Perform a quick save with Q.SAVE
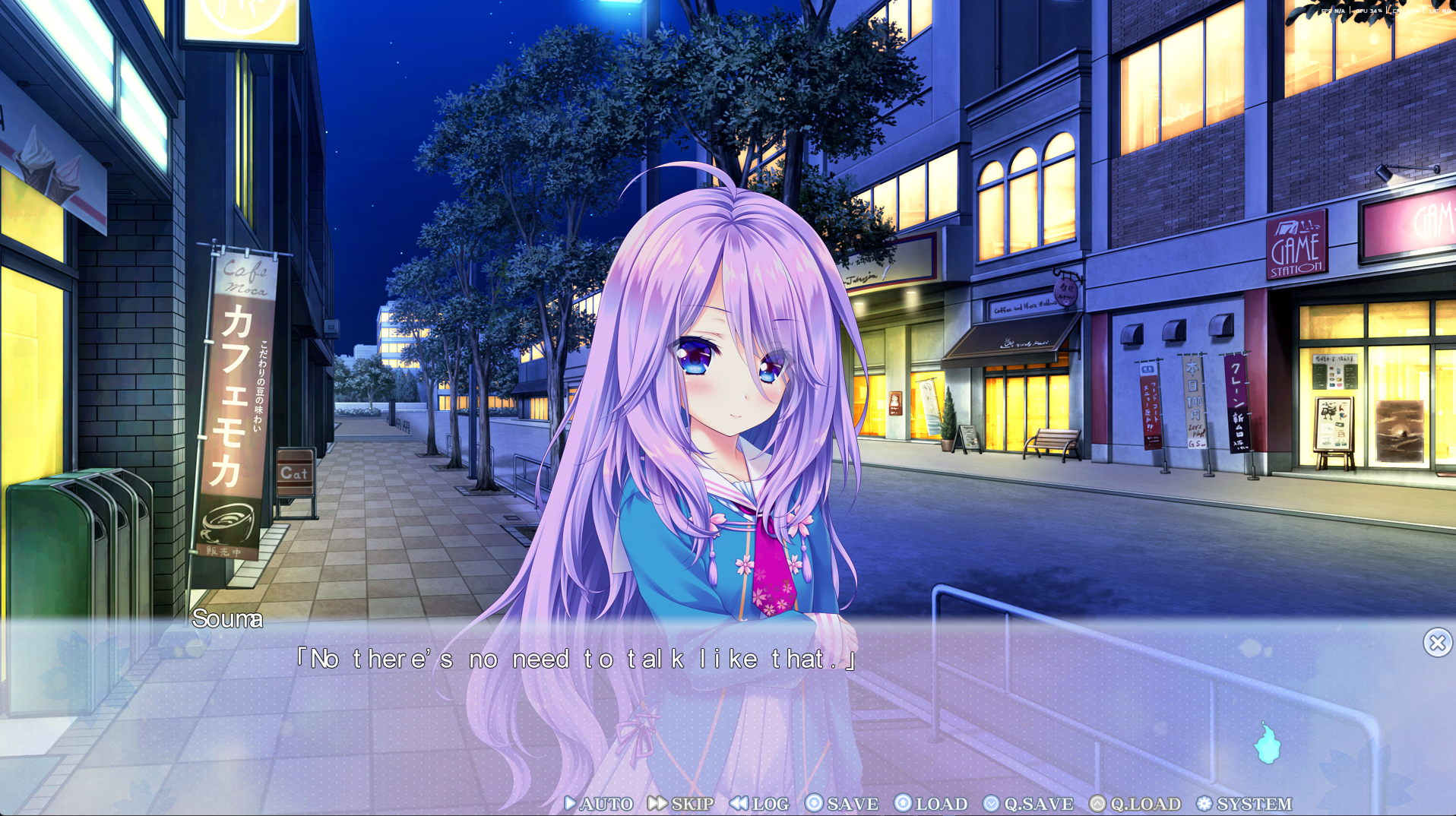Viewport: 1456px width, 816px height. 1029,804
